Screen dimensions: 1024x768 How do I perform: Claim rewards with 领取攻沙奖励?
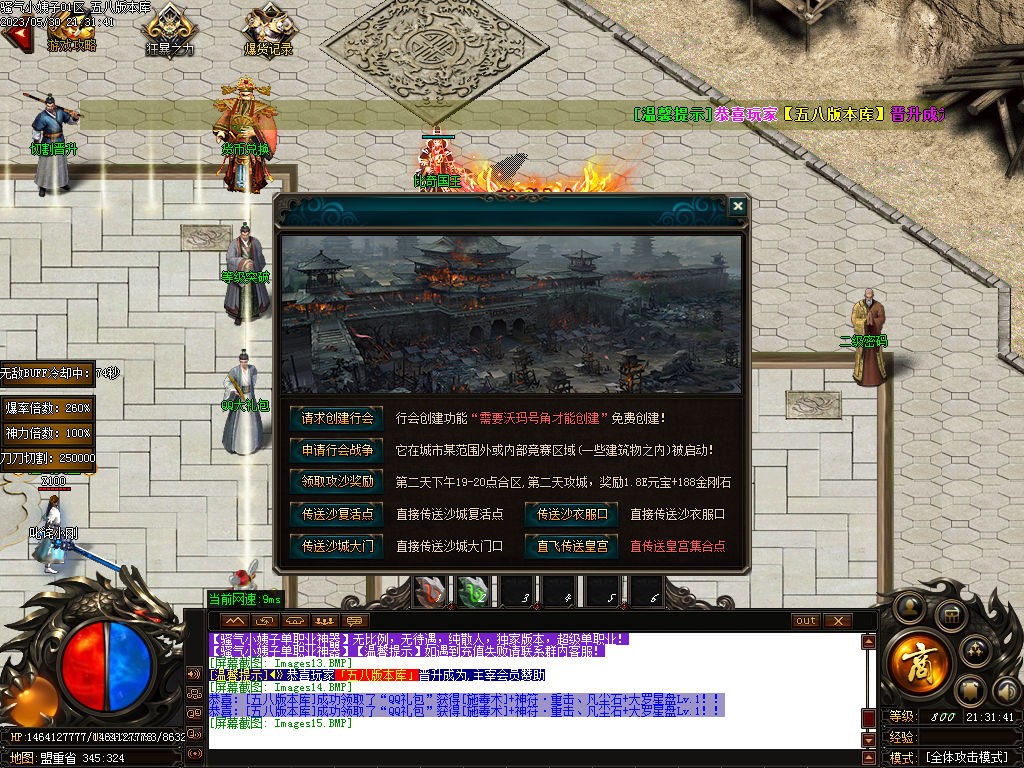(x=336, y=482)
